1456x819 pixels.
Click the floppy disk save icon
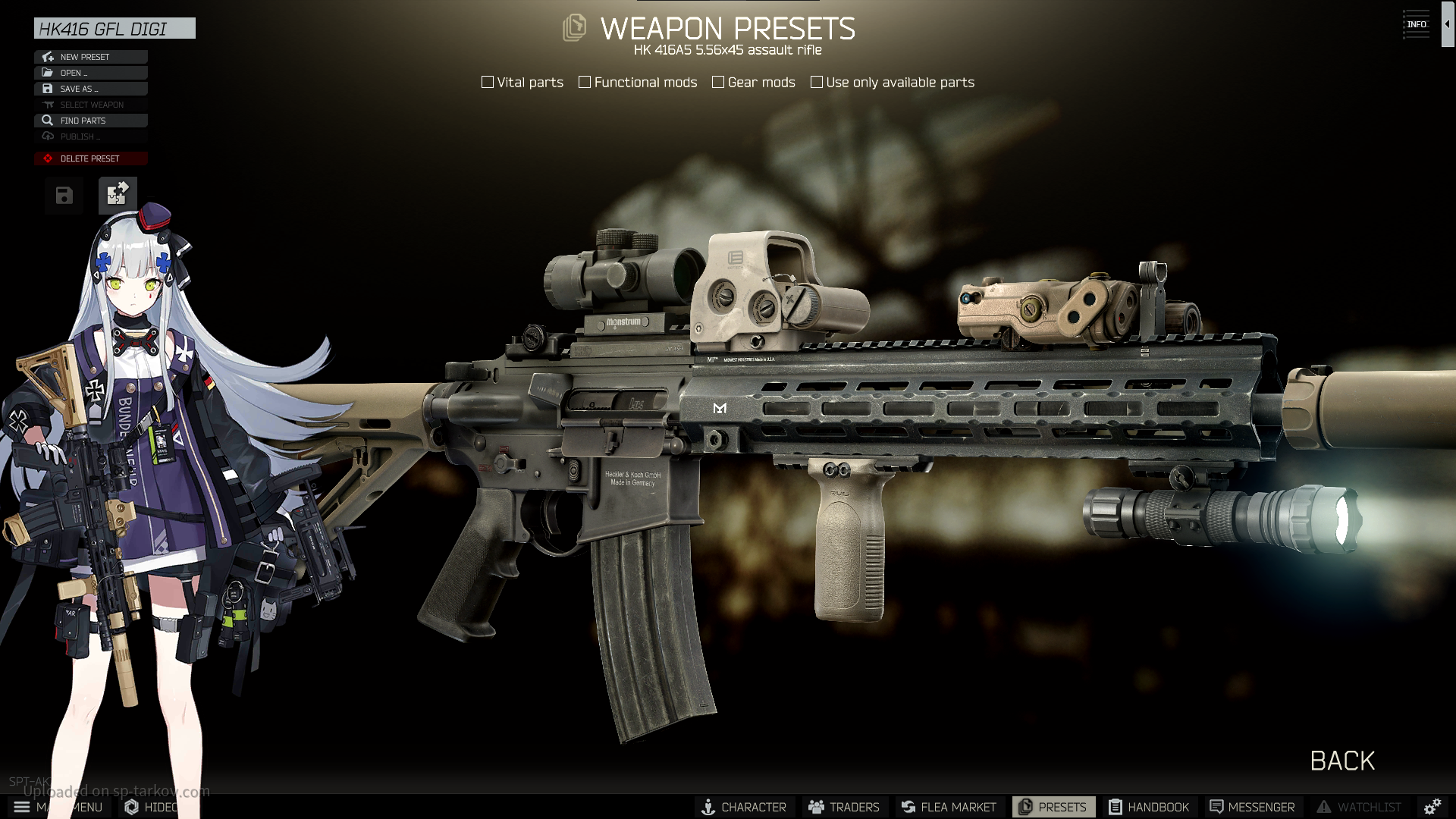click(x=64, y=196)
